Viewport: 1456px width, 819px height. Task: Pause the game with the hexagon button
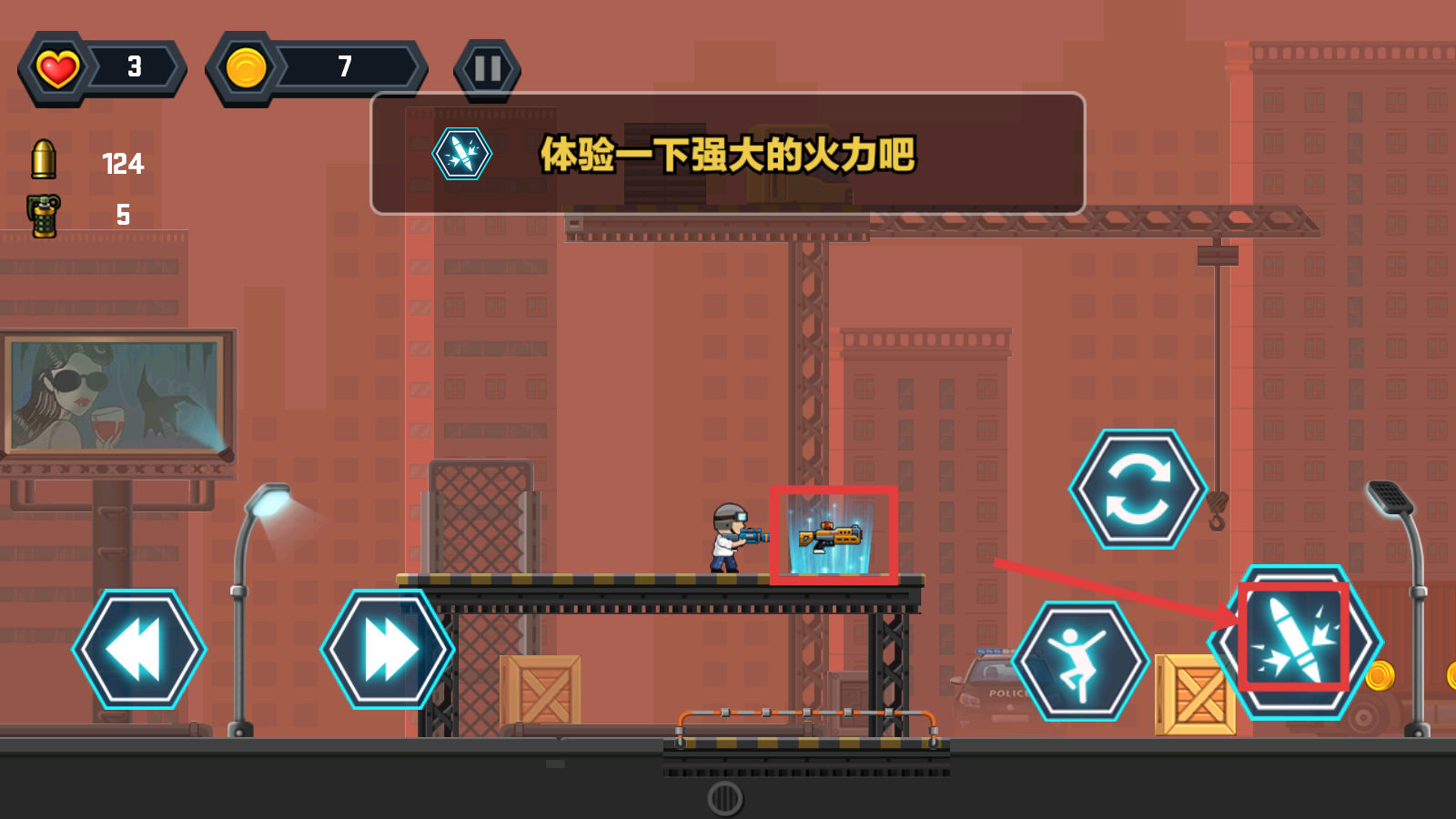[487, 69]
